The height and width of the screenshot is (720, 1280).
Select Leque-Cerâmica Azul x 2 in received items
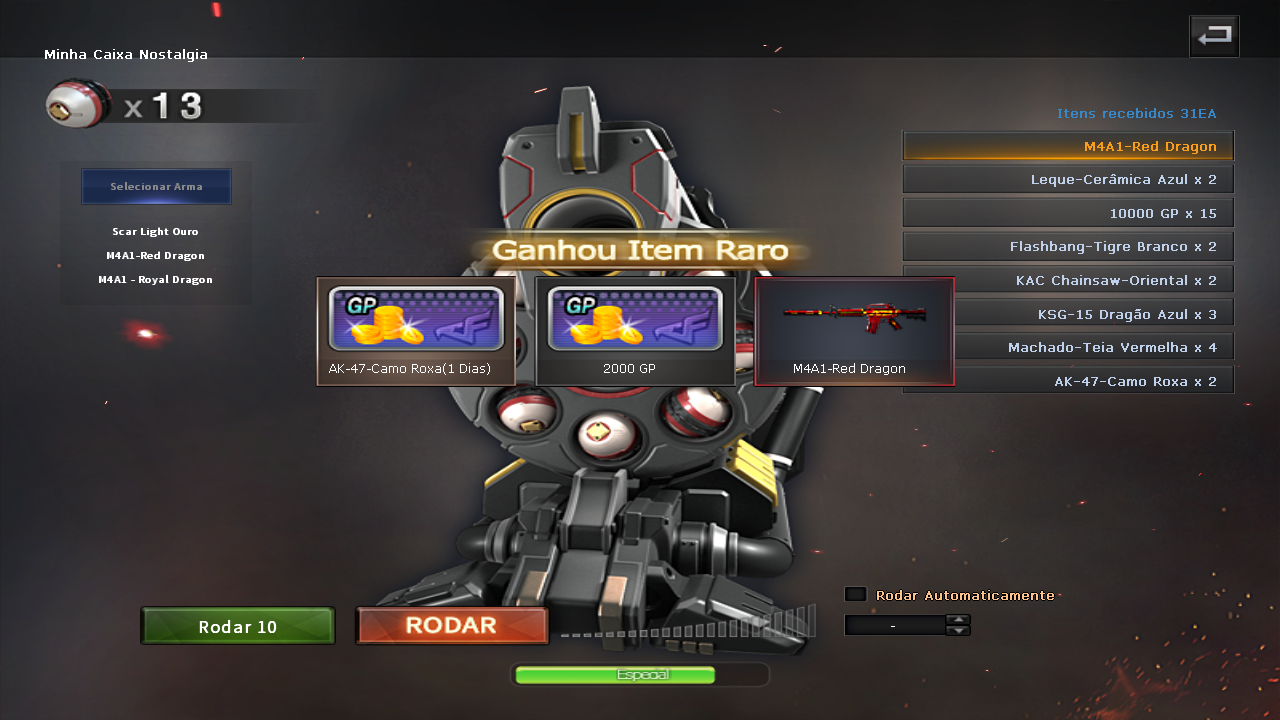1068,180
